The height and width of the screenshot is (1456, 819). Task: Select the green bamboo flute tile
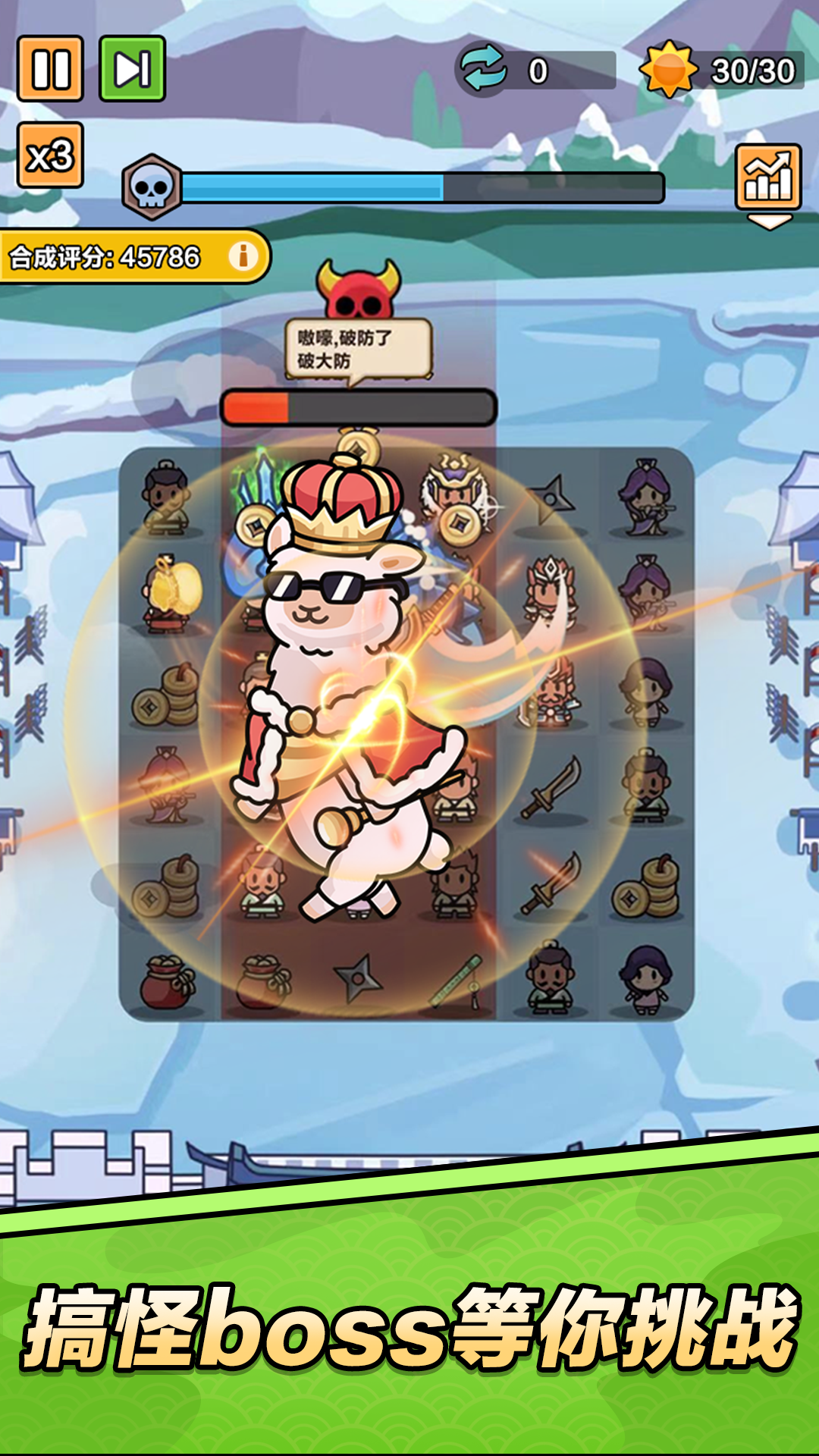point(456,980)
